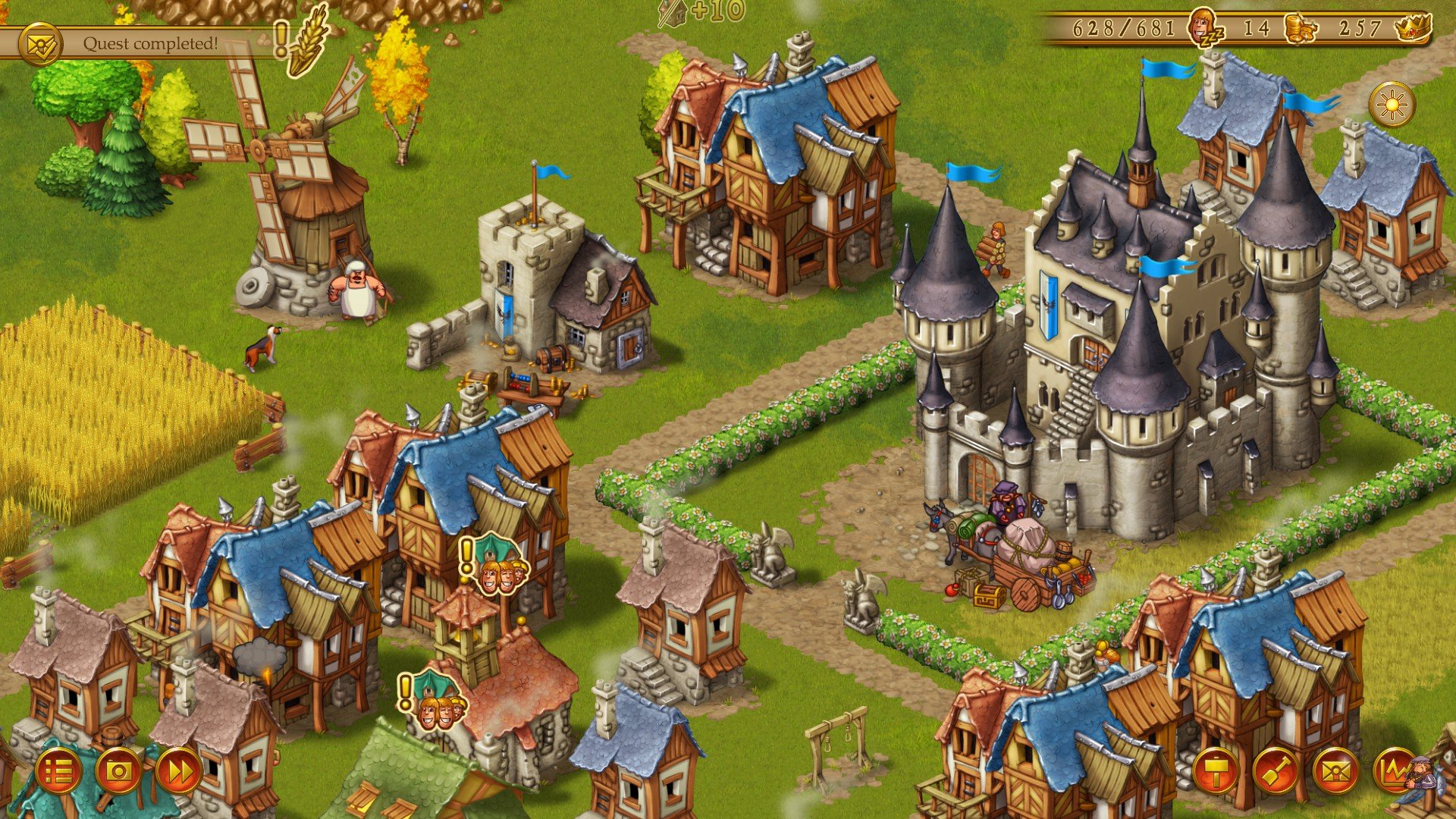Open the hammer build menu
The width and height of the screenshot is (1456, 819).
tap(1216, 772)
